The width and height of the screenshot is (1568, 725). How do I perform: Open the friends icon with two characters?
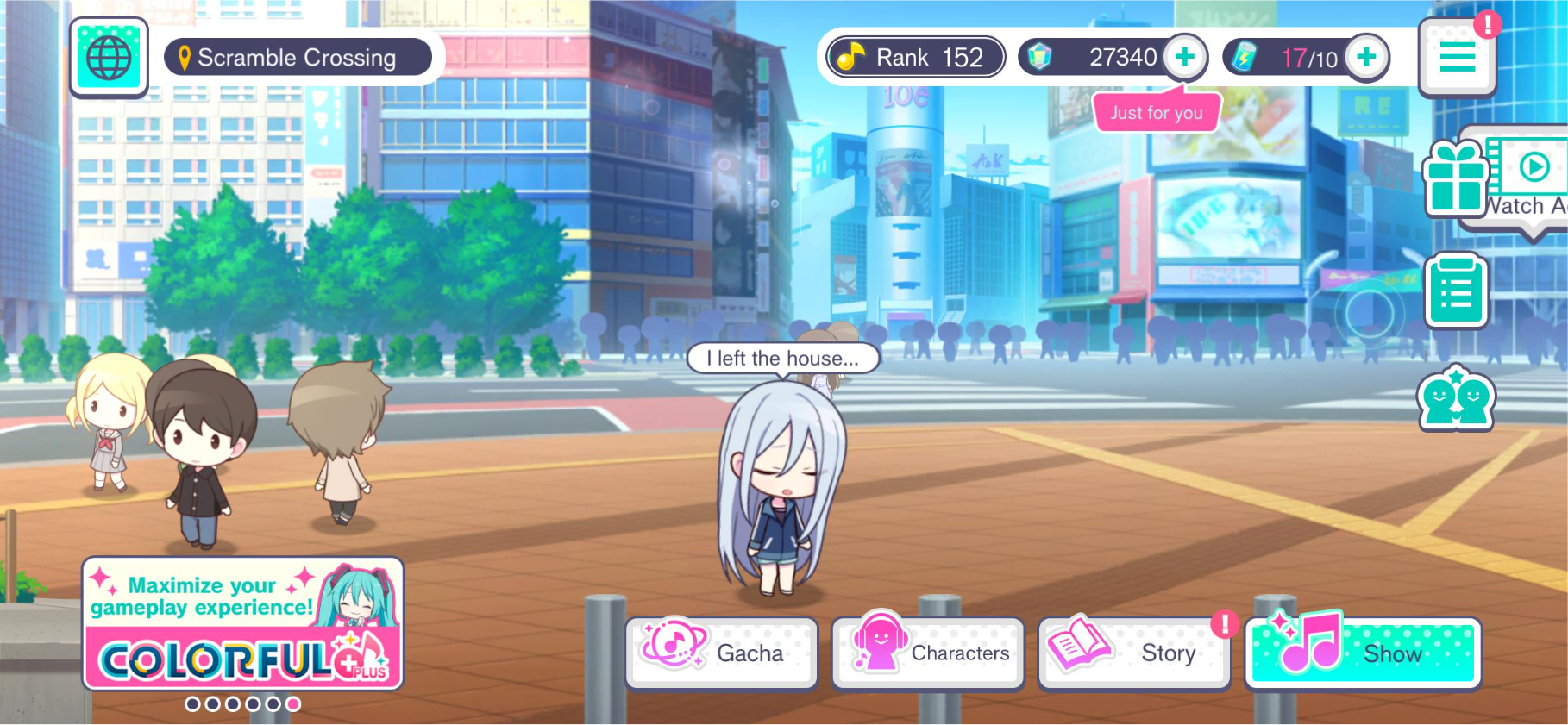point(1457,398)
